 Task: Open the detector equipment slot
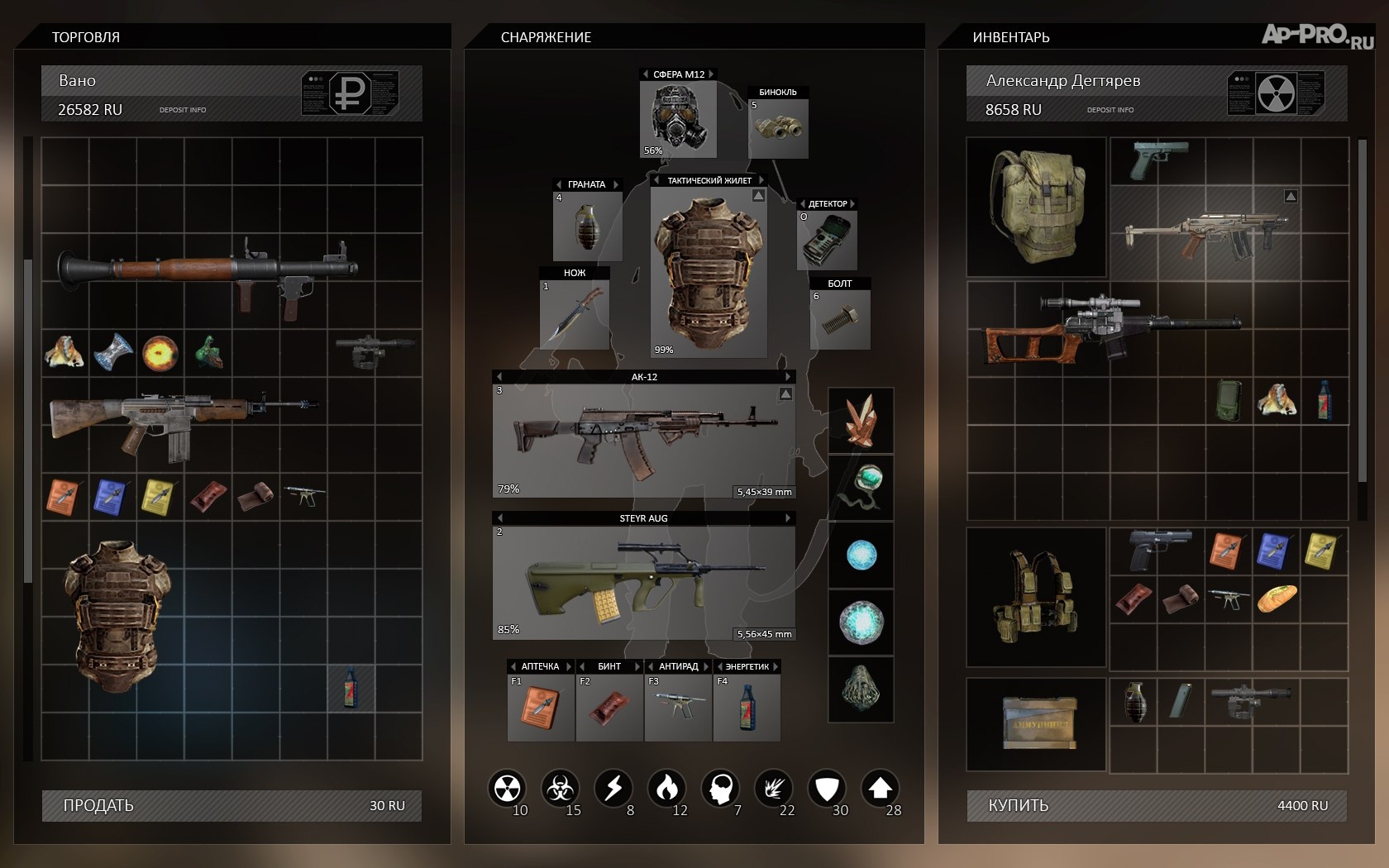[x=827, y=240]
